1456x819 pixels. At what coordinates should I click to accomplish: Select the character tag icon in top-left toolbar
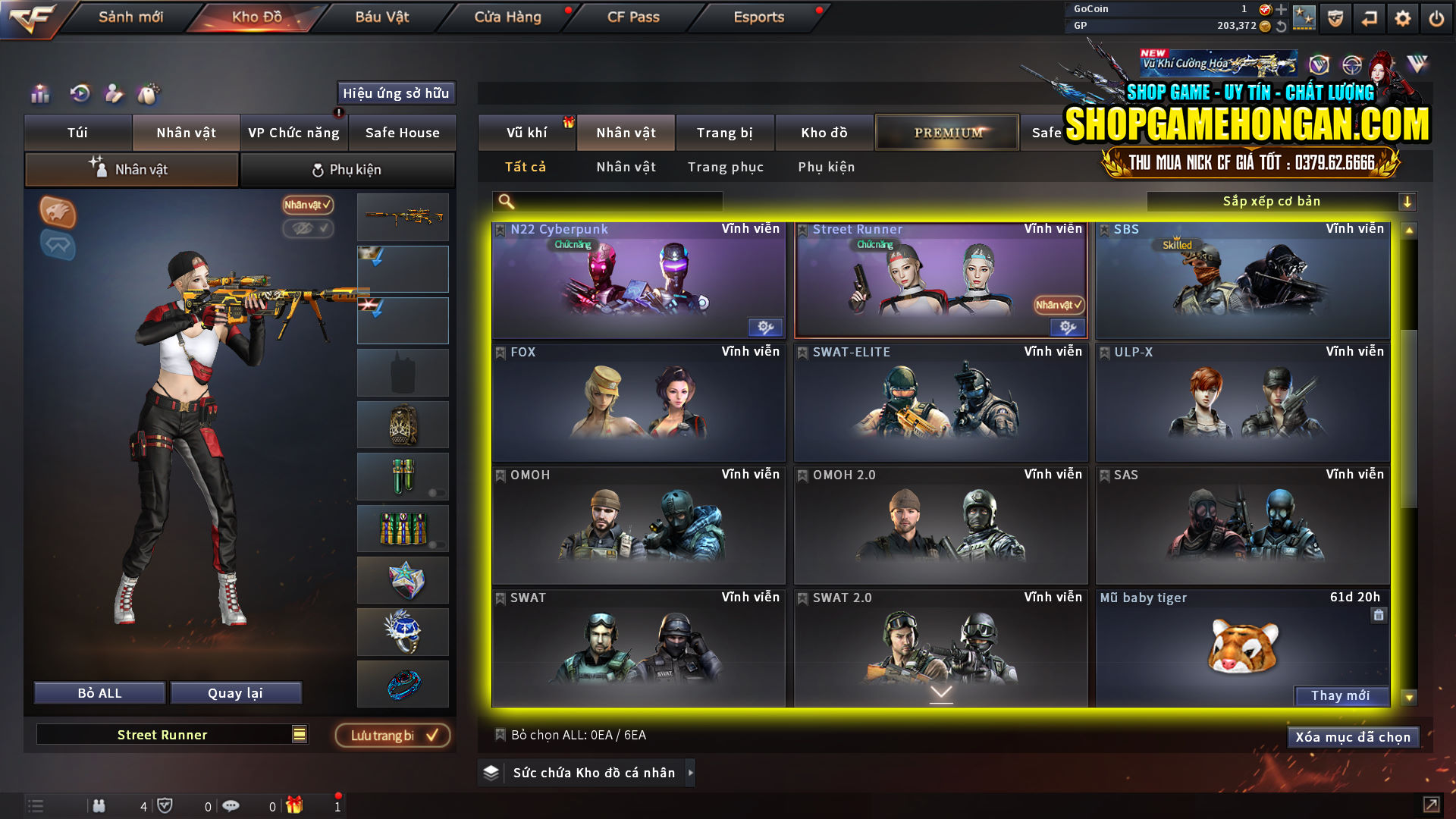pos(115,95)
